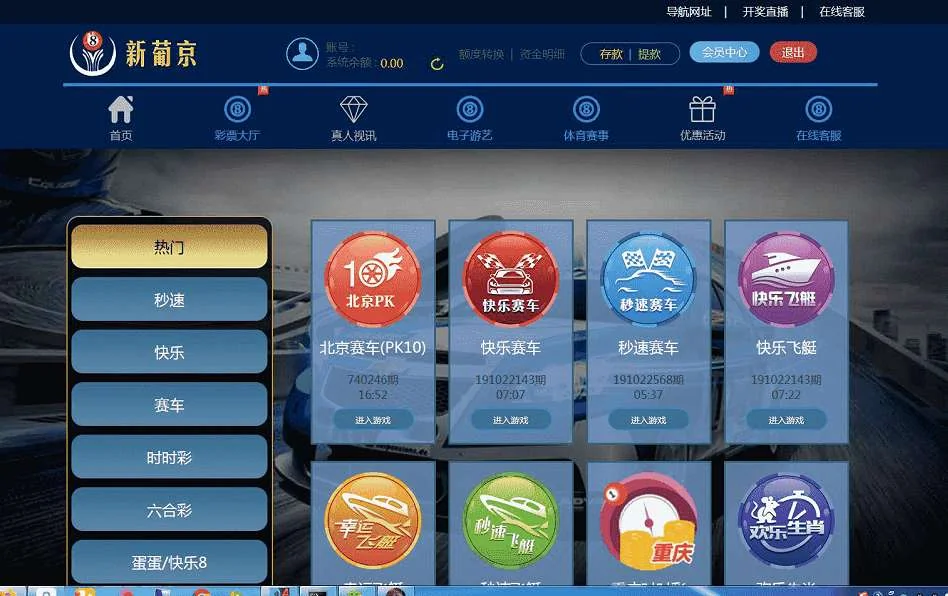Image resolution: width=948 pixels, height=596 pixels.
Task: Open the 开奖直播 link at top
Action: [x=766, y=12]
